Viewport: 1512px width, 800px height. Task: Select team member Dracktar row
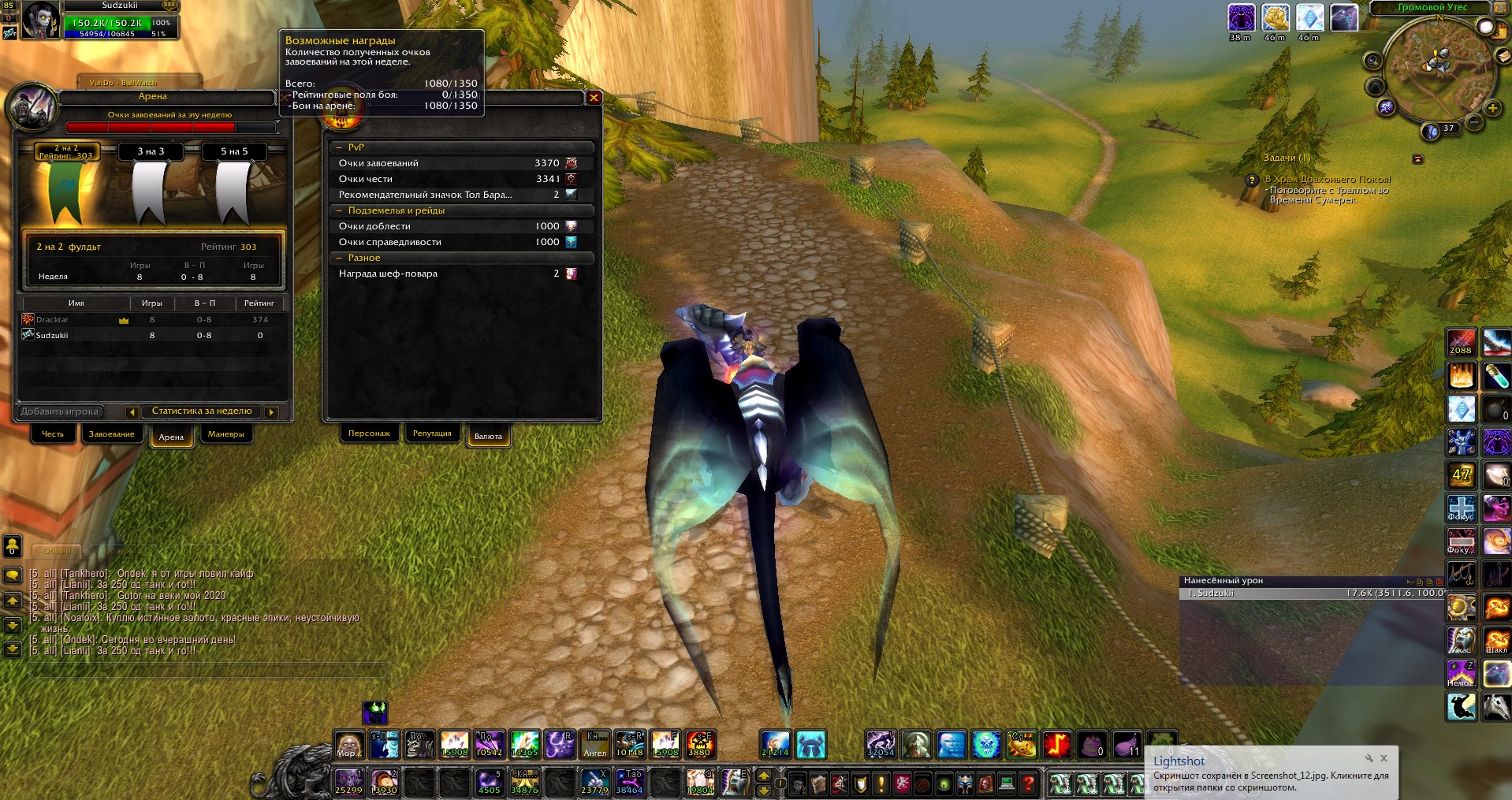point(150,320)
